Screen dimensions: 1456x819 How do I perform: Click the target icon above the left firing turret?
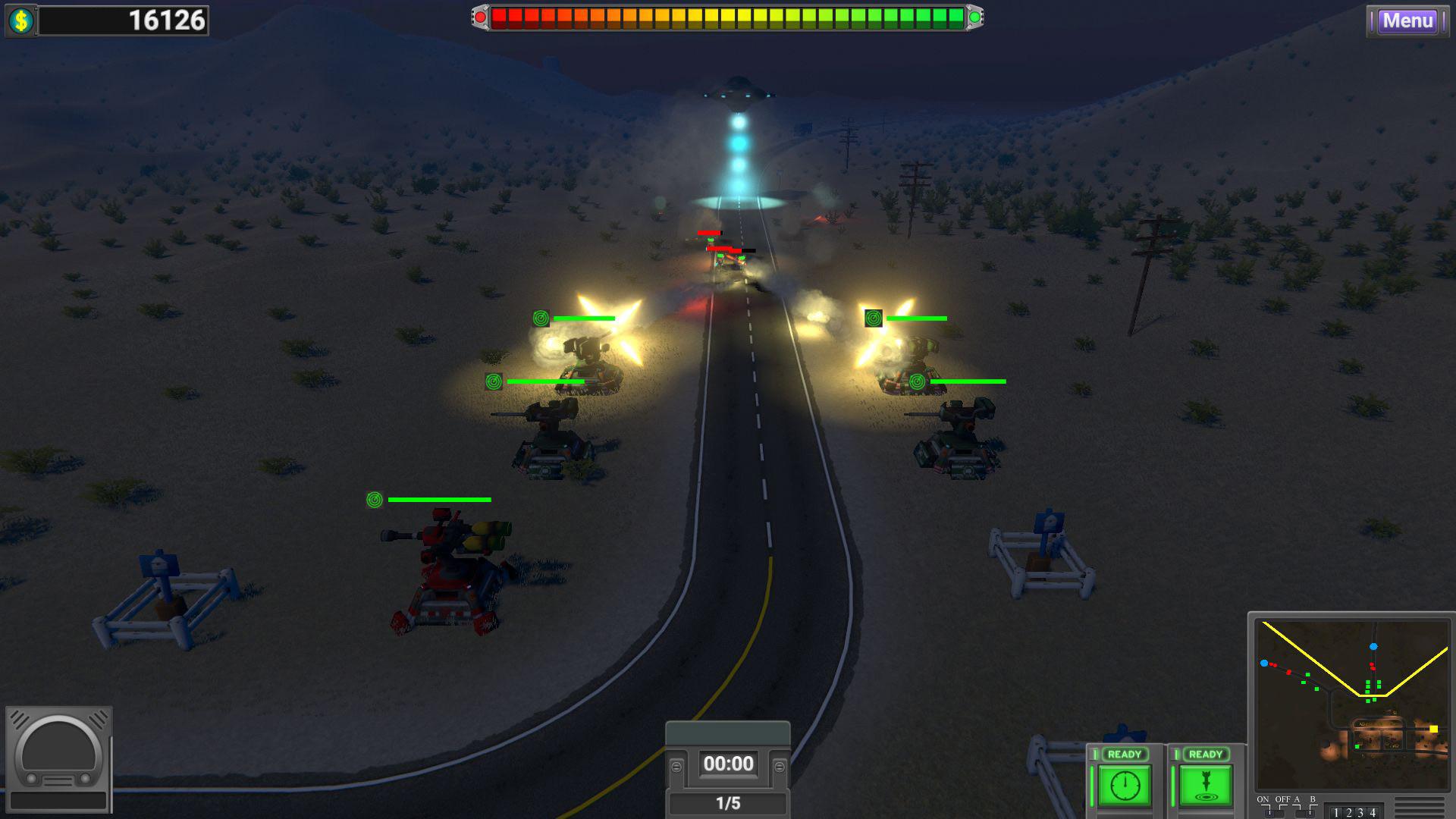click(541, 318)
